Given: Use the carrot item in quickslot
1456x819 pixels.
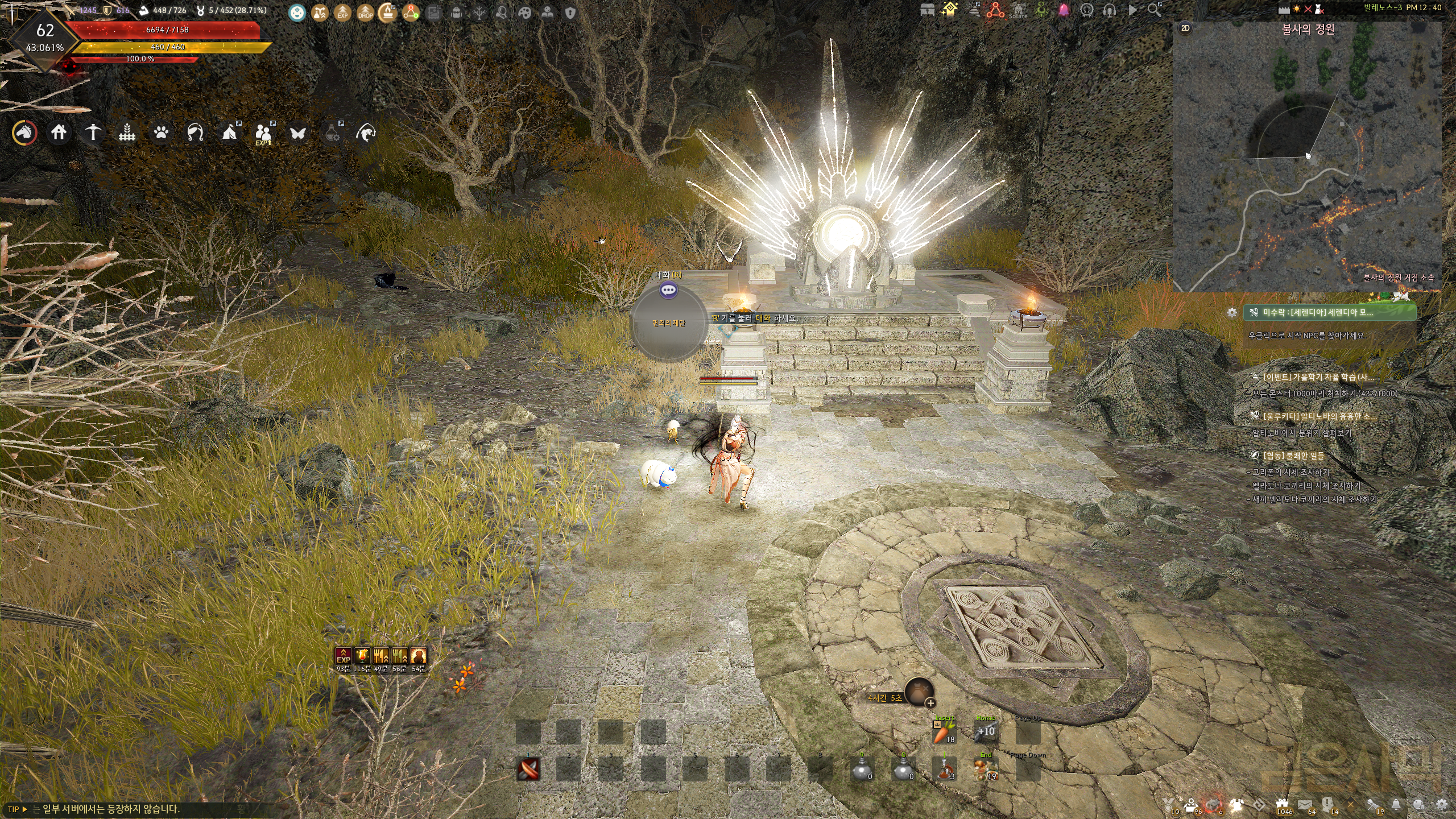Looking at the screenshot, I should (944, 732).
